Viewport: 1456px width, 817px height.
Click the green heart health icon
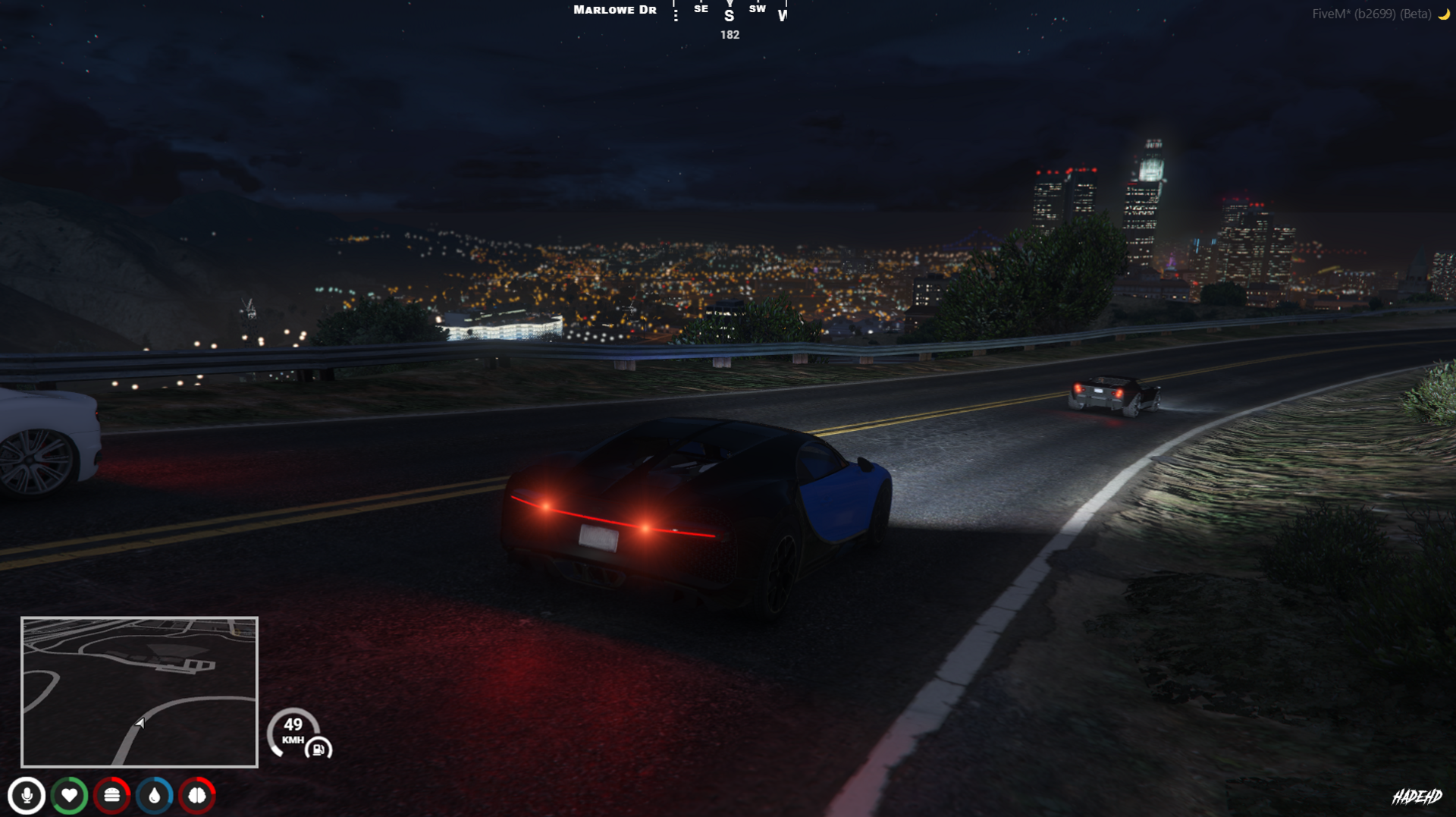(69, 795)
